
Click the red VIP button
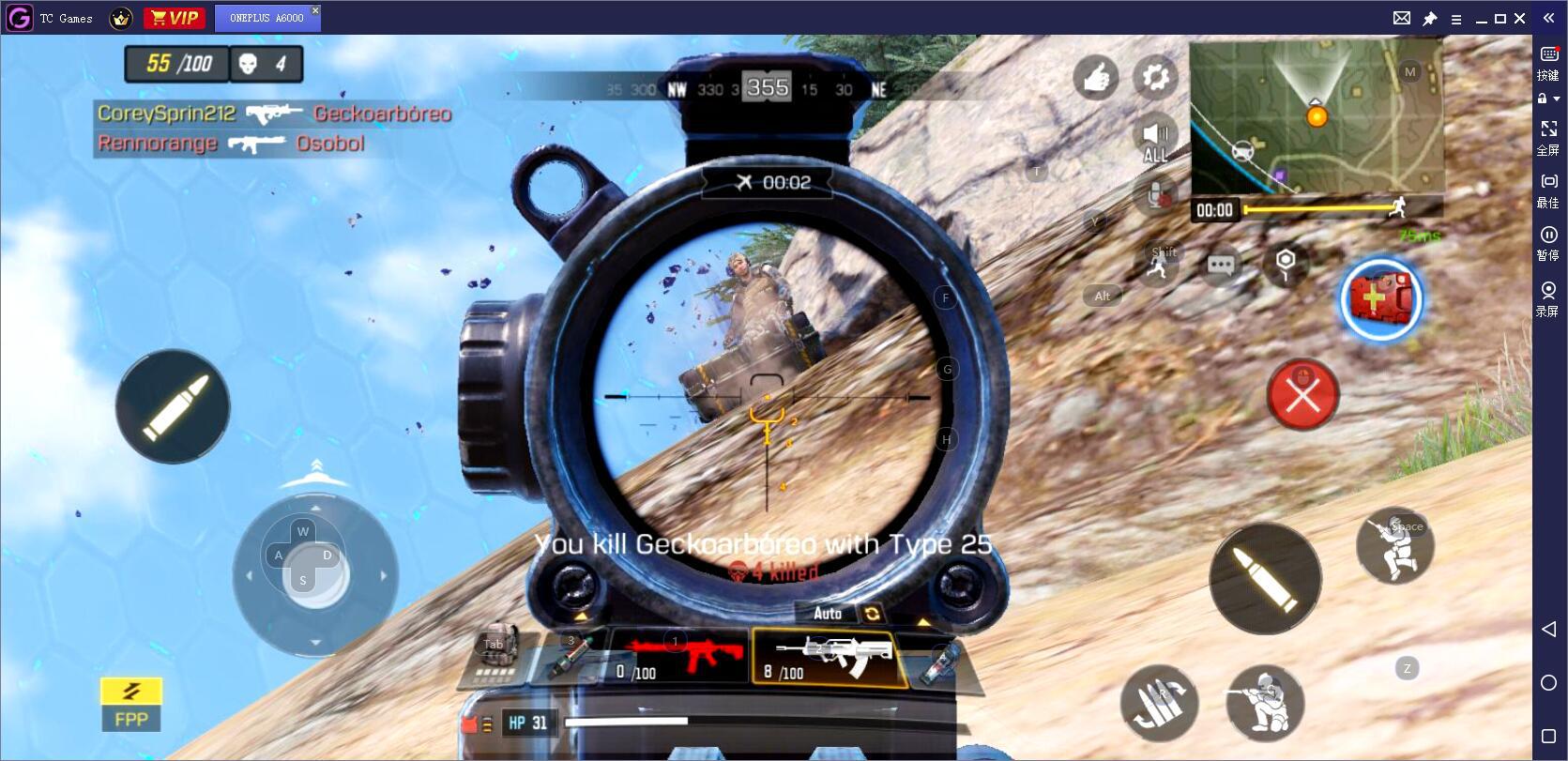click(175, 18)
